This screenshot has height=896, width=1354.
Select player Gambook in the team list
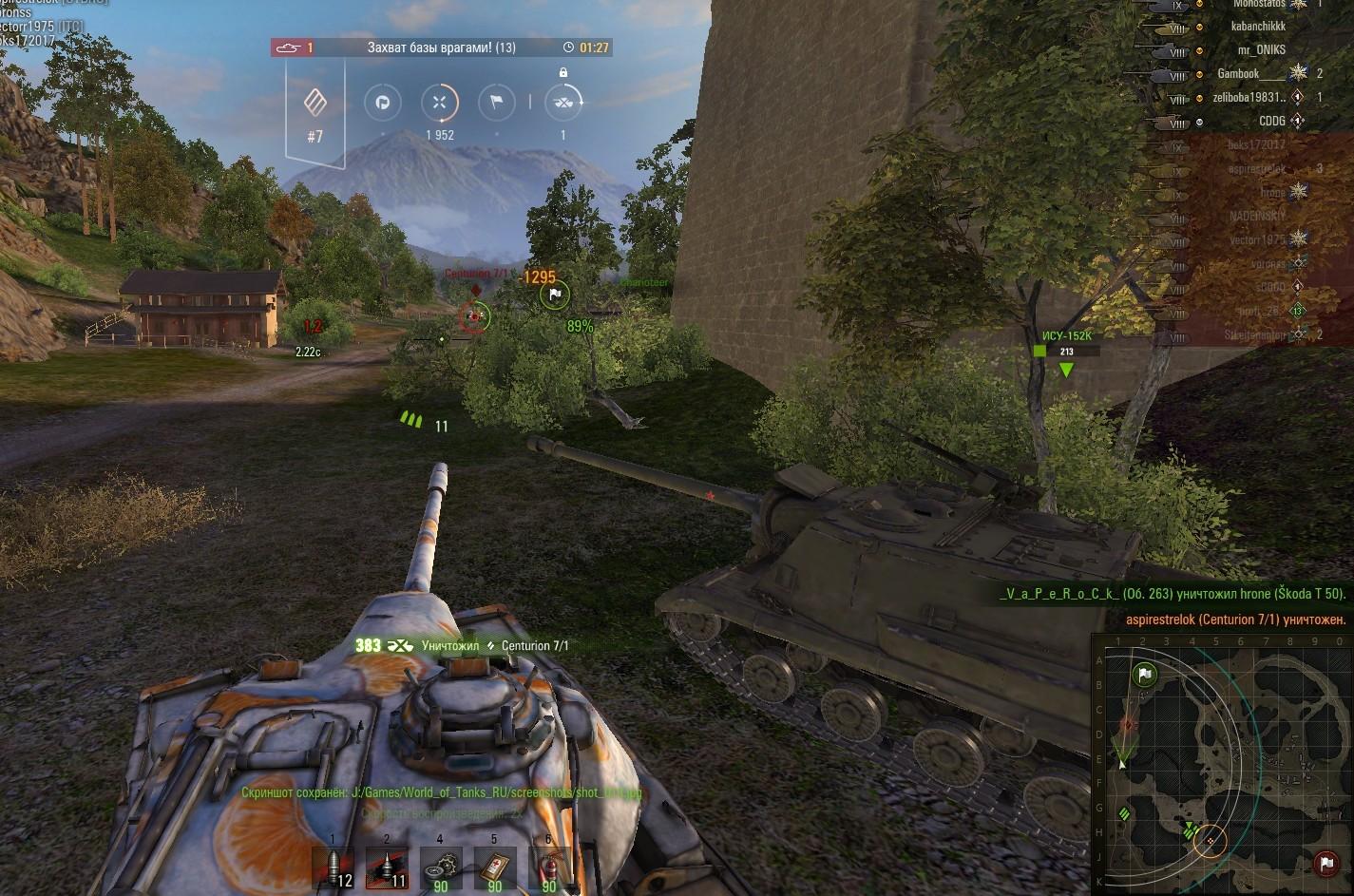(1238, 74)
